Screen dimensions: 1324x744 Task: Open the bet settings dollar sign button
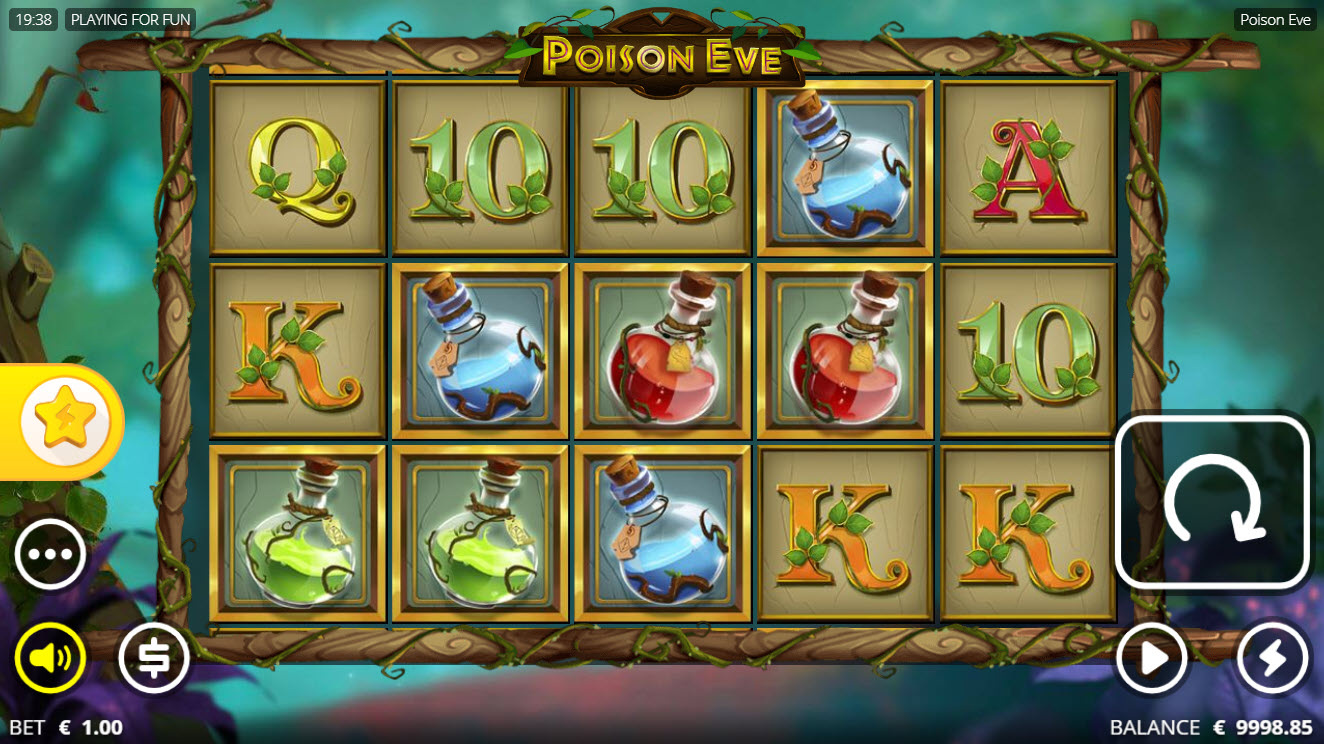(154, 658)
